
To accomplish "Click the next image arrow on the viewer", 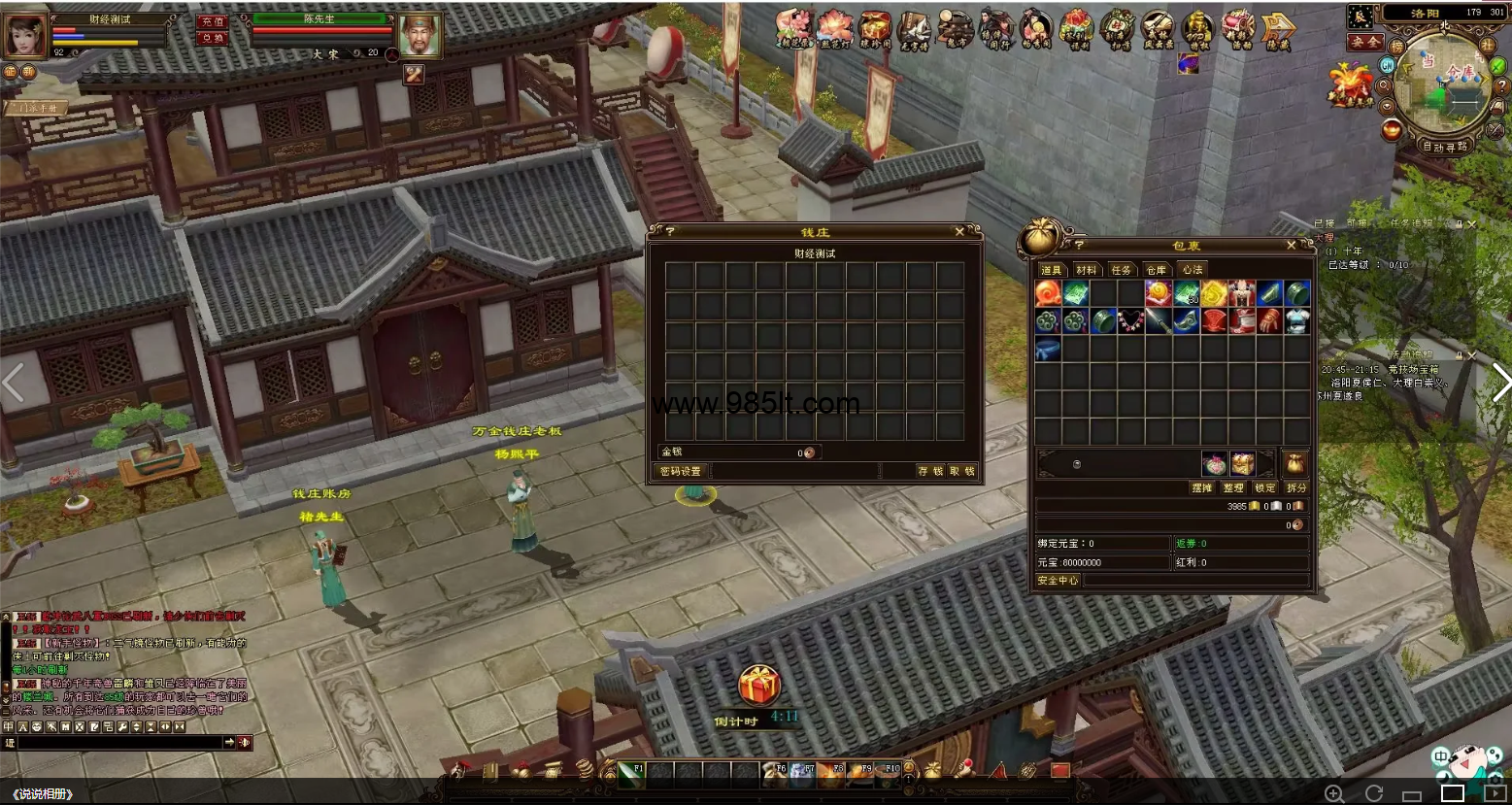I will [x=1499, y=383].
